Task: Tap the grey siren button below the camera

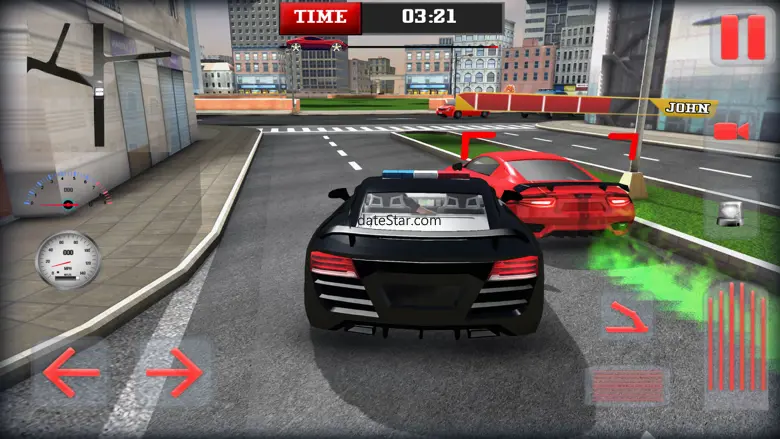Action: tap(730, 214)
